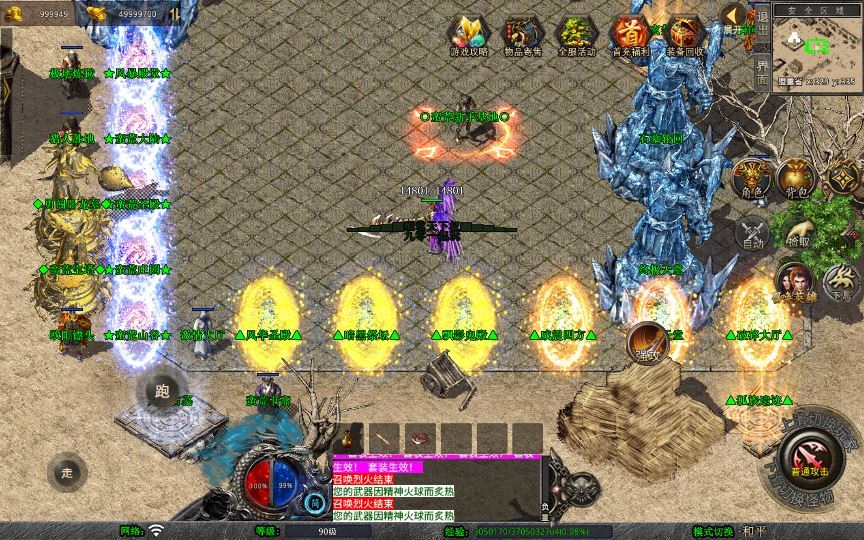Click the 界面 interface button
Viewport: 864px width, 540px height.
763,72
